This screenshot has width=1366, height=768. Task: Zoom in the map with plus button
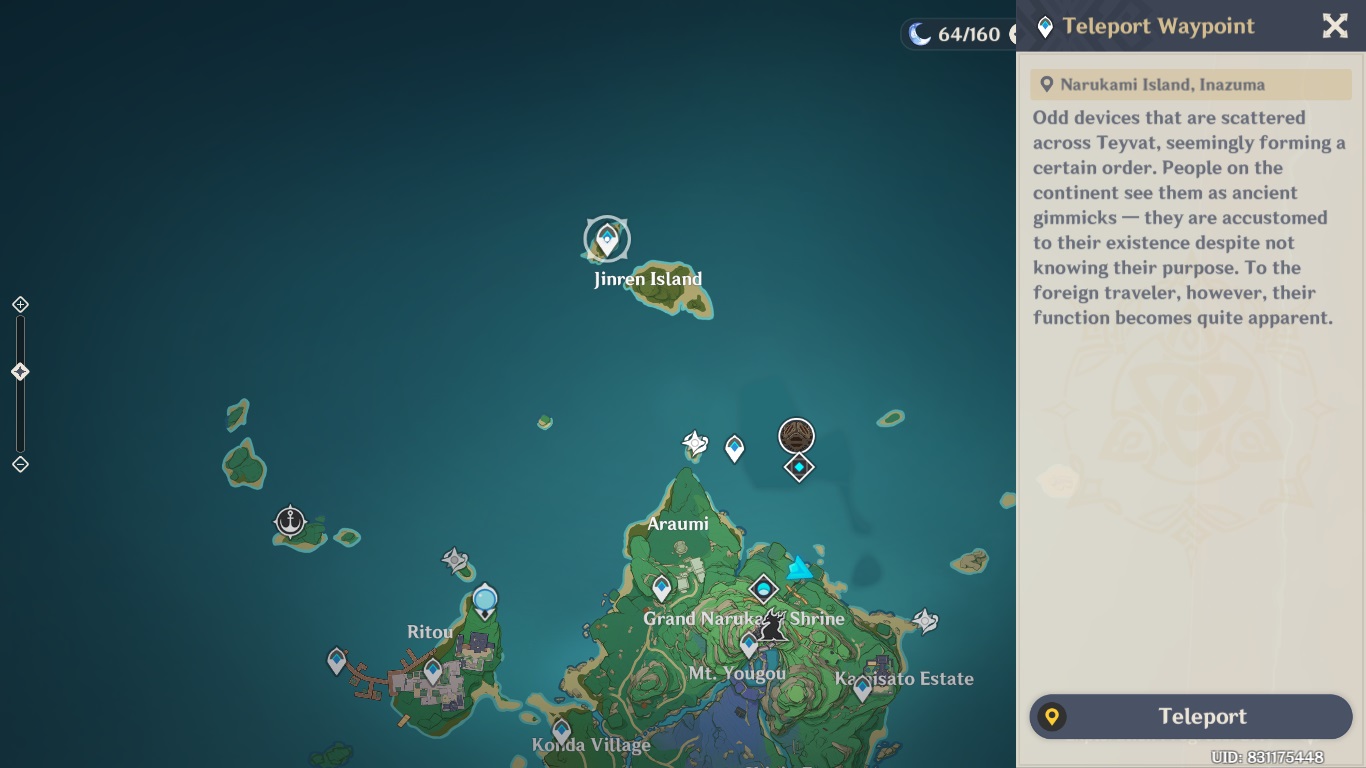[20, 304]
